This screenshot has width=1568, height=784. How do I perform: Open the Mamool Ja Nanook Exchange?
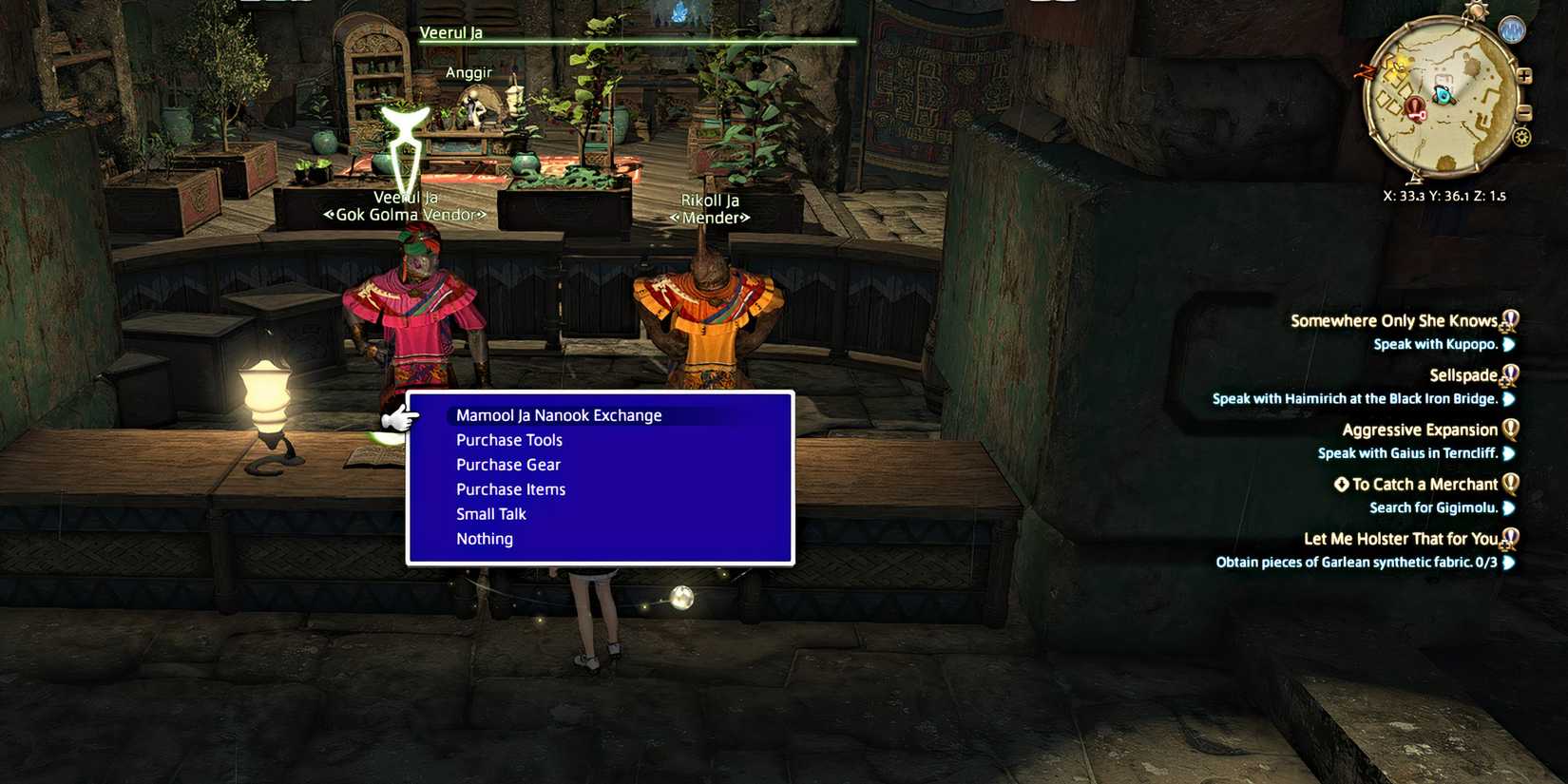tap(558, 414)
